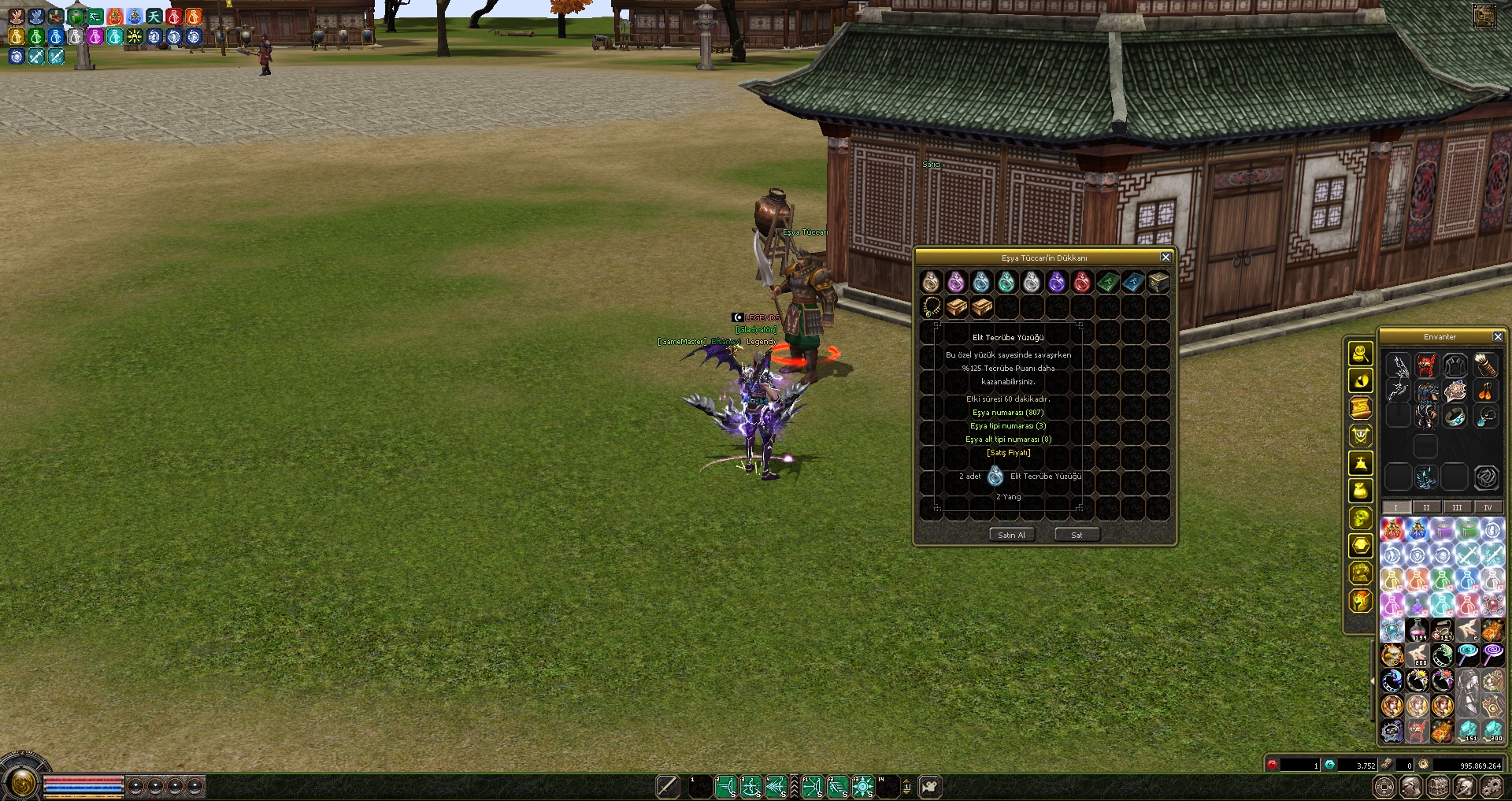
Task: Select the black chest shop item
Action: point(1158,282)
